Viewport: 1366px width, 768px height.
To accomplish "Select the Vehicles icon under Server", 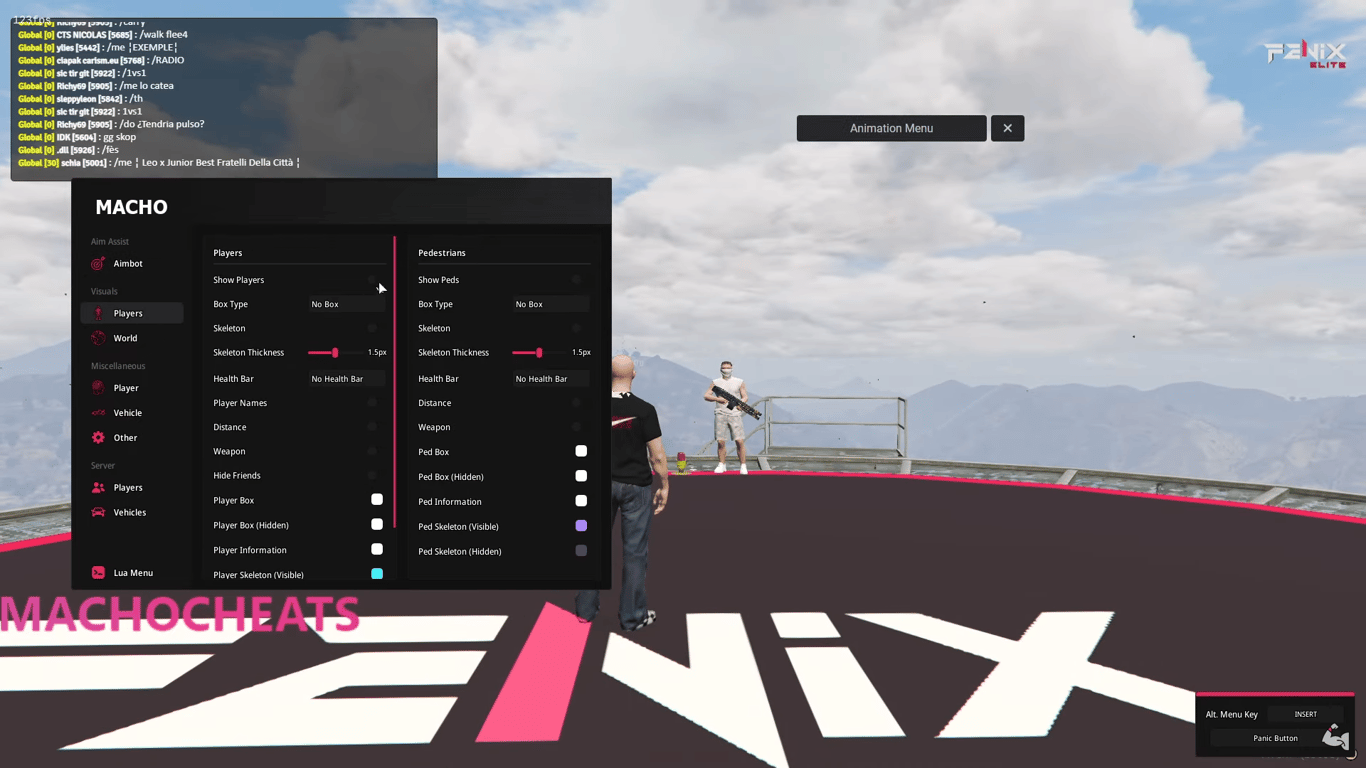I will pyautogui.click(x=98, y=512).
